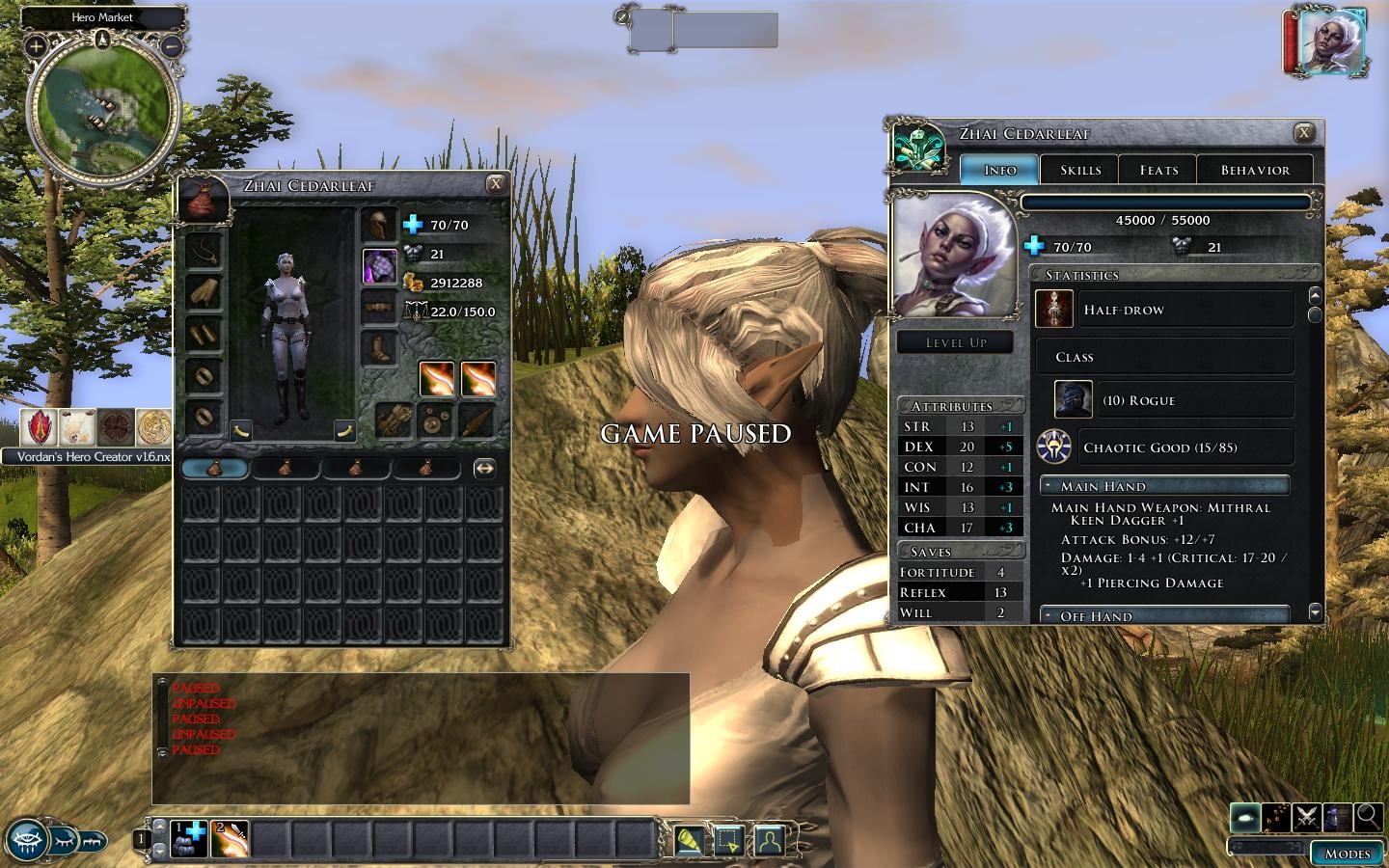Select the boots equipment slot
This screenshot has width=1389, height=868.
(x=379, y=348)
